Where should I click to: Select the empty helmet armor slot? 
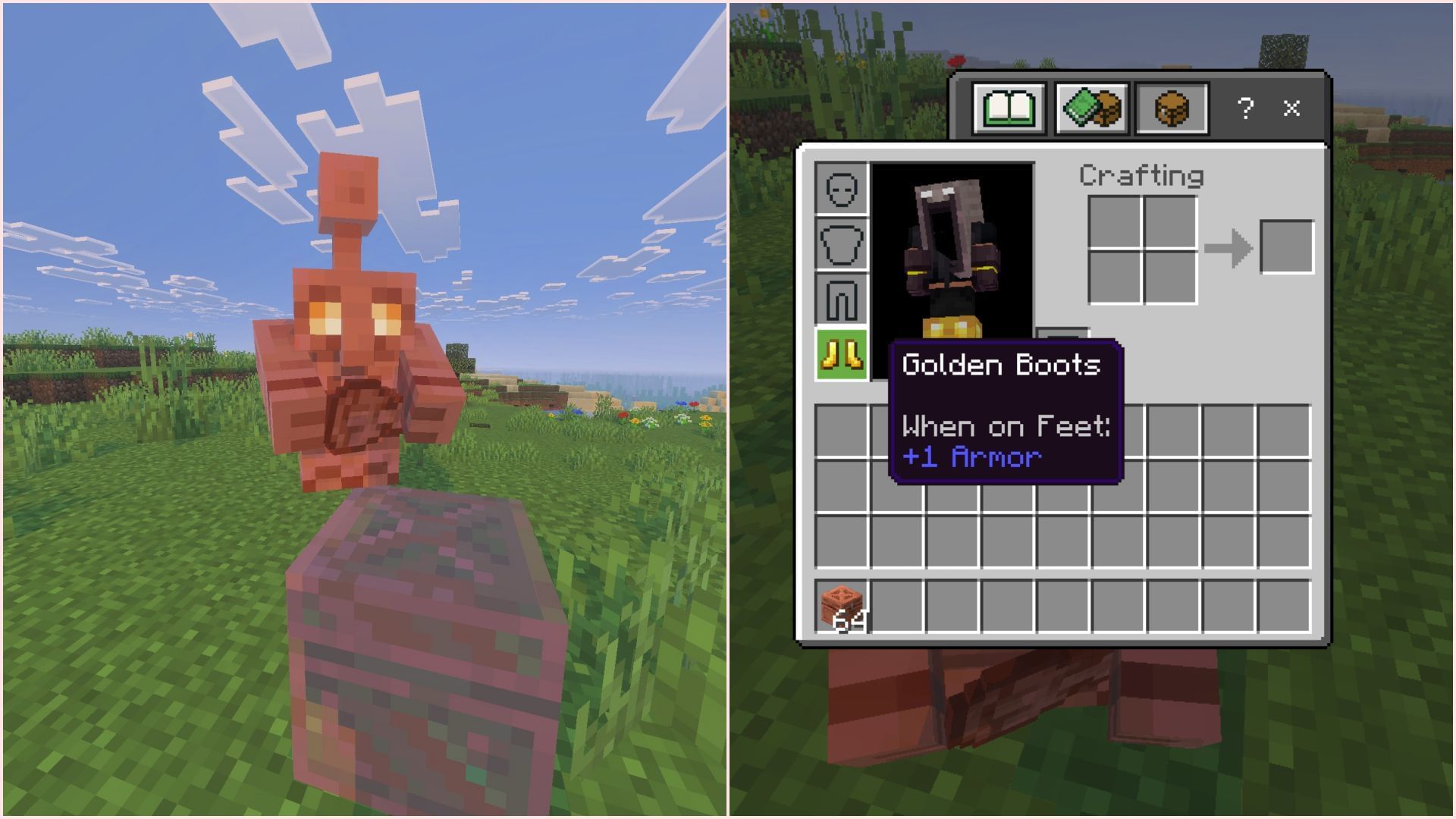coord(841,189)
